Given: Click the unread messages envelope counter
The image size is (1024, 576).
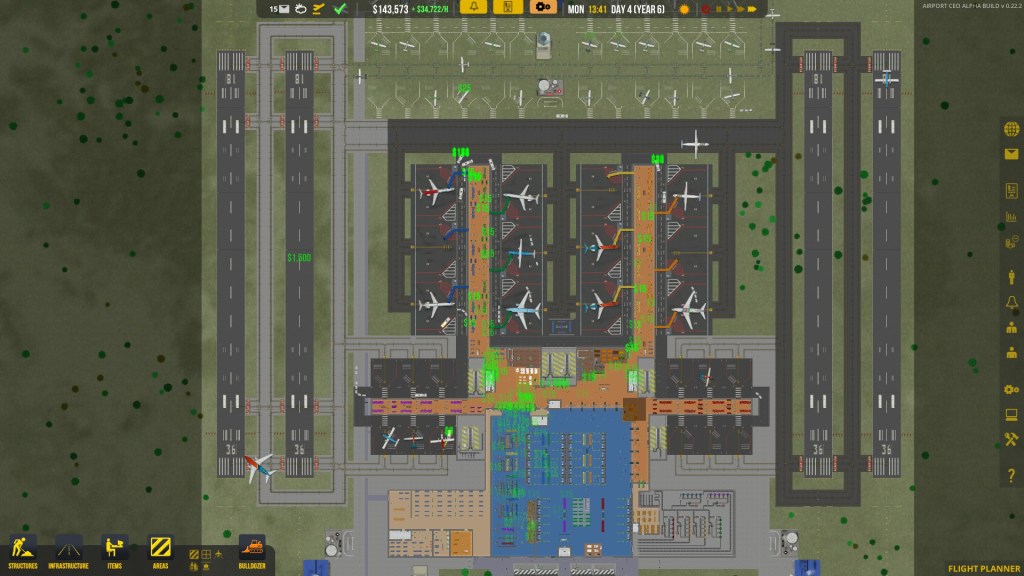Looking at the screenshot, I should 278,9.
